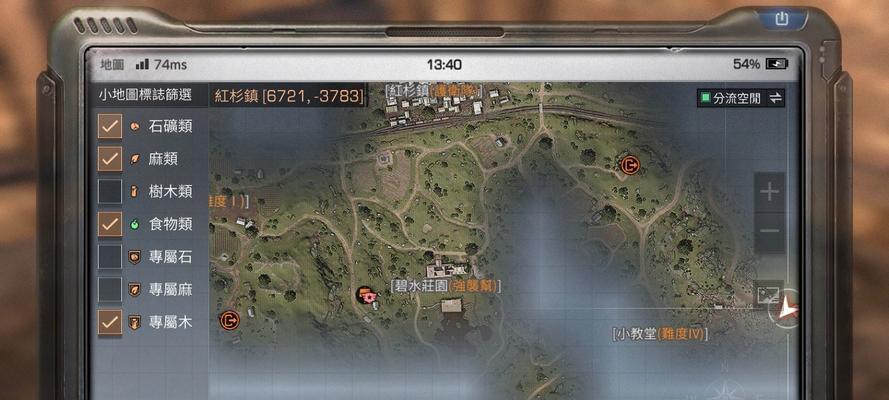Check the 專屬石 filter box
Viewport: 889px width, 400px height.
tap(110, 257)
